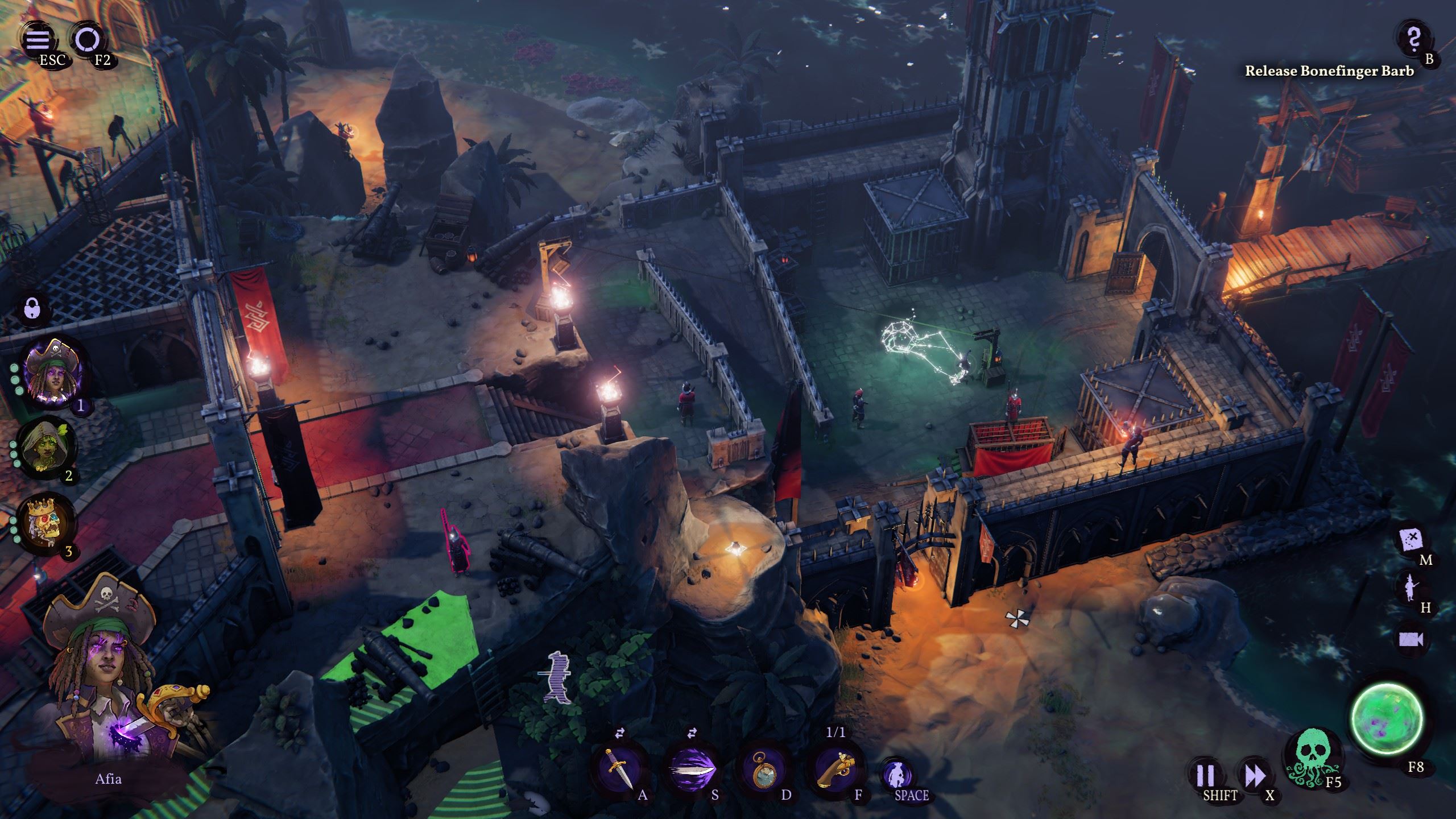The image size is (1456, 819).
Task: Toggle the camera view icon
Action: (x=1411, y=639)
